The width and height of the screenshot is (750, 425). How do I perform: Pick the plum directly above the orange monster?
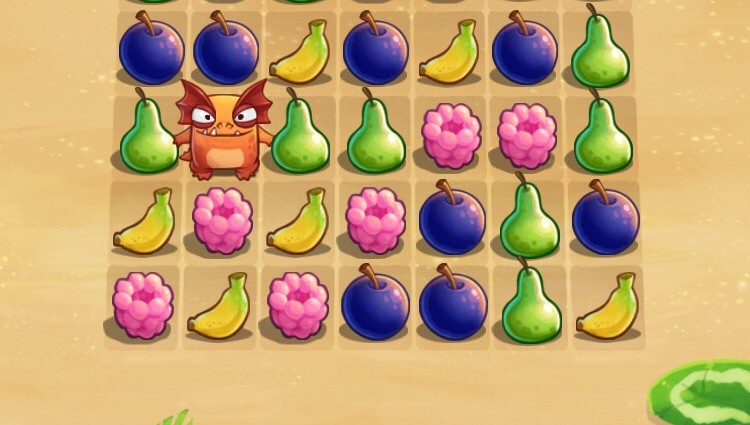point(226,50)
